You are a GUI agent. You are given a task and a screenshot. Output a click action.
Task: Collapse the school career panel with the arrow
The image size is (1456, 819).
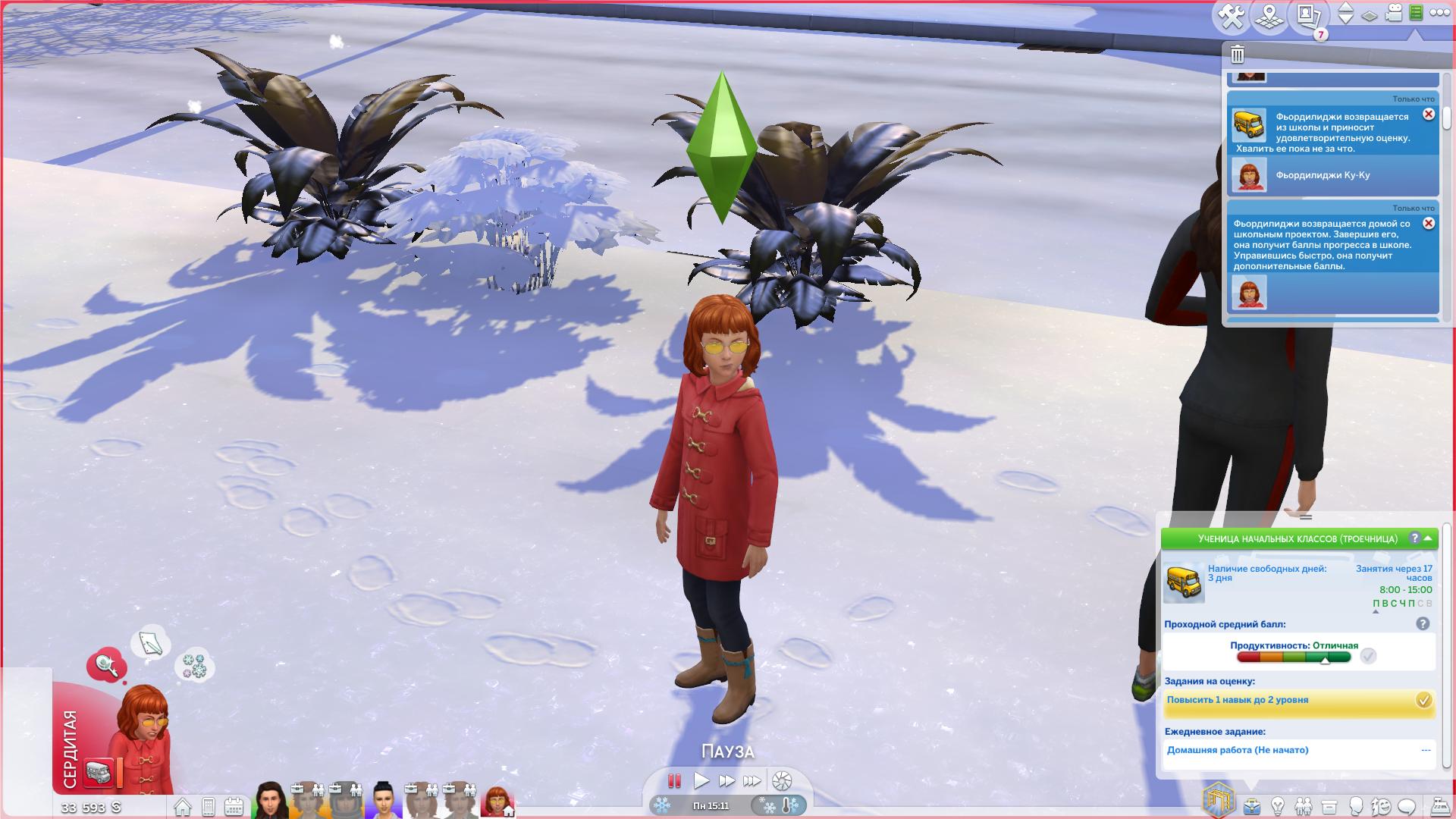[1429, 538]
